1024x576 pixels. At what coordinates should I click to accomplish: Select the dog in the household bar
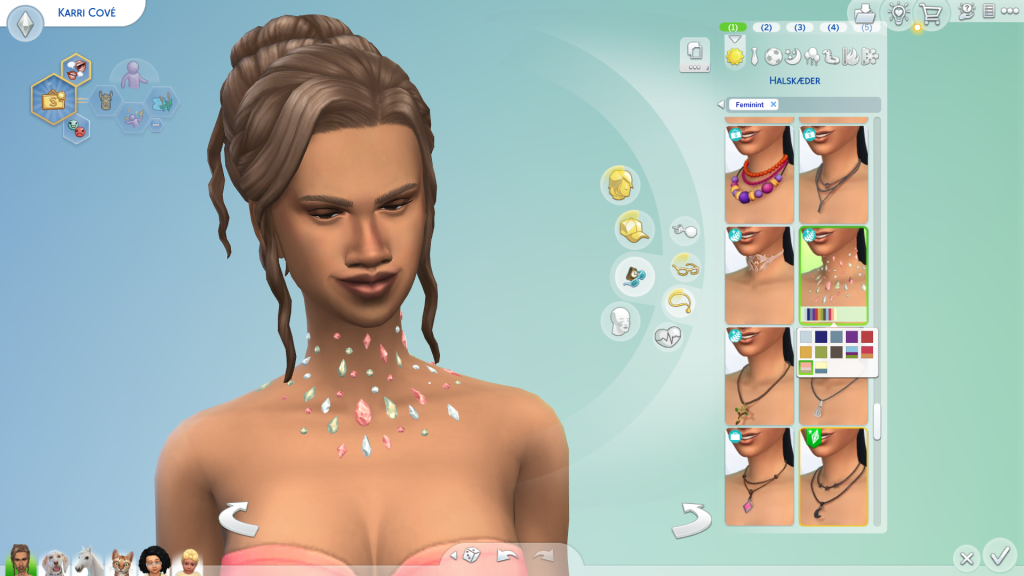tap(54, 563)
